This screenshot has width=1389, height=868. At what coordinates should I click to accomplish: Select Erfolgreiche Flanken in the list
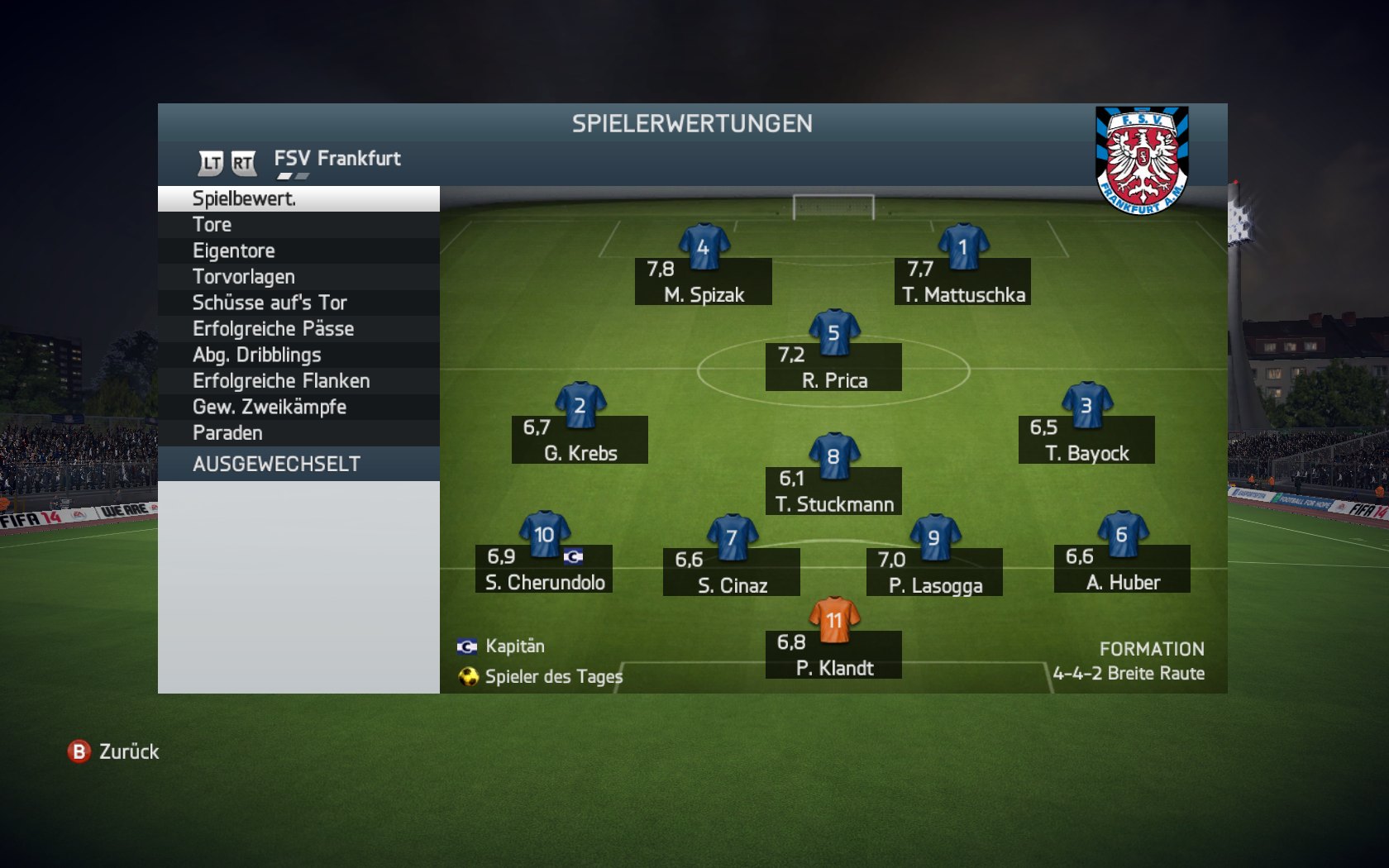(x=298, y=381)
